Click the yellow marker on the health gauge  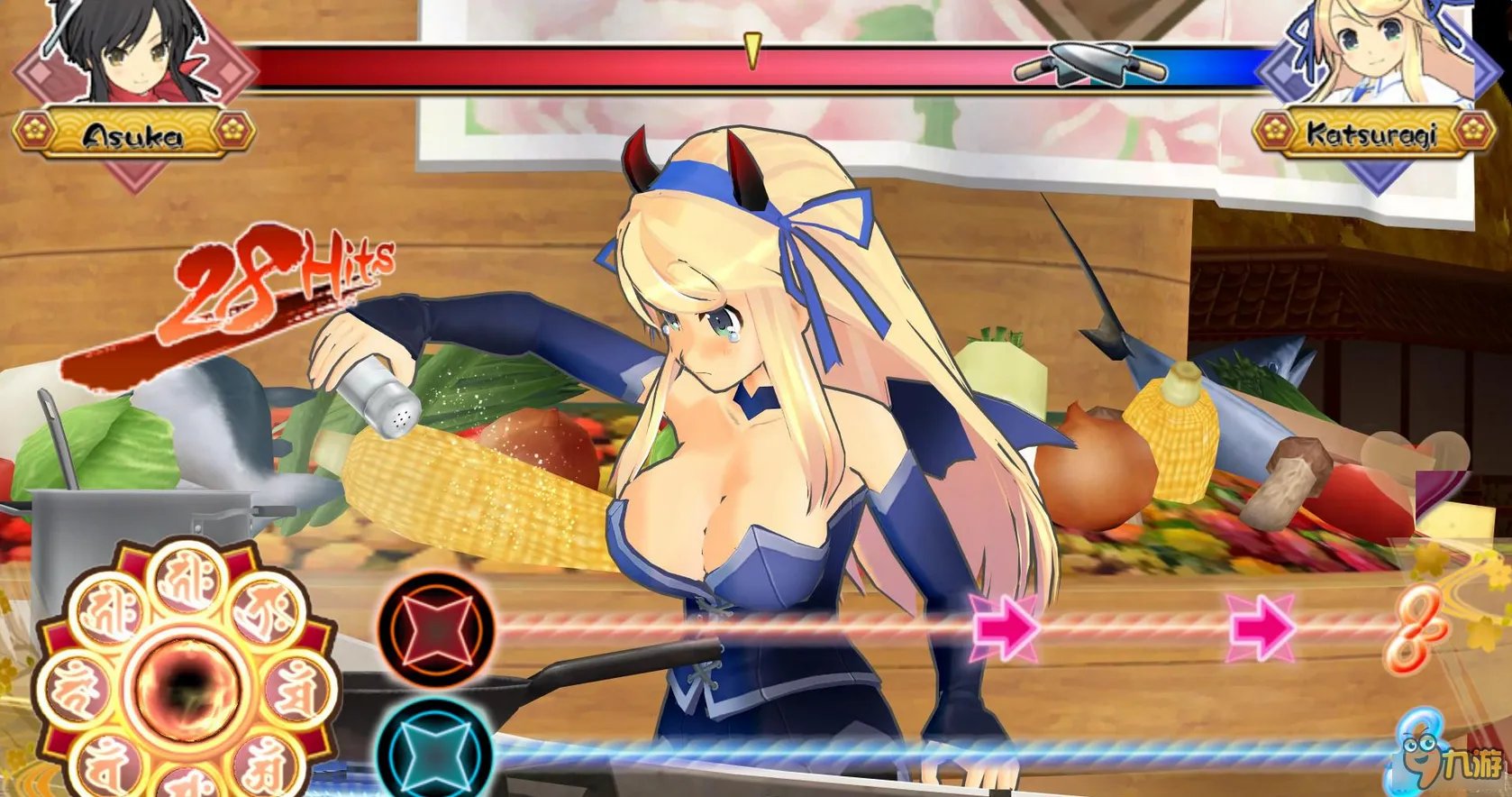(x=751, y=50)
